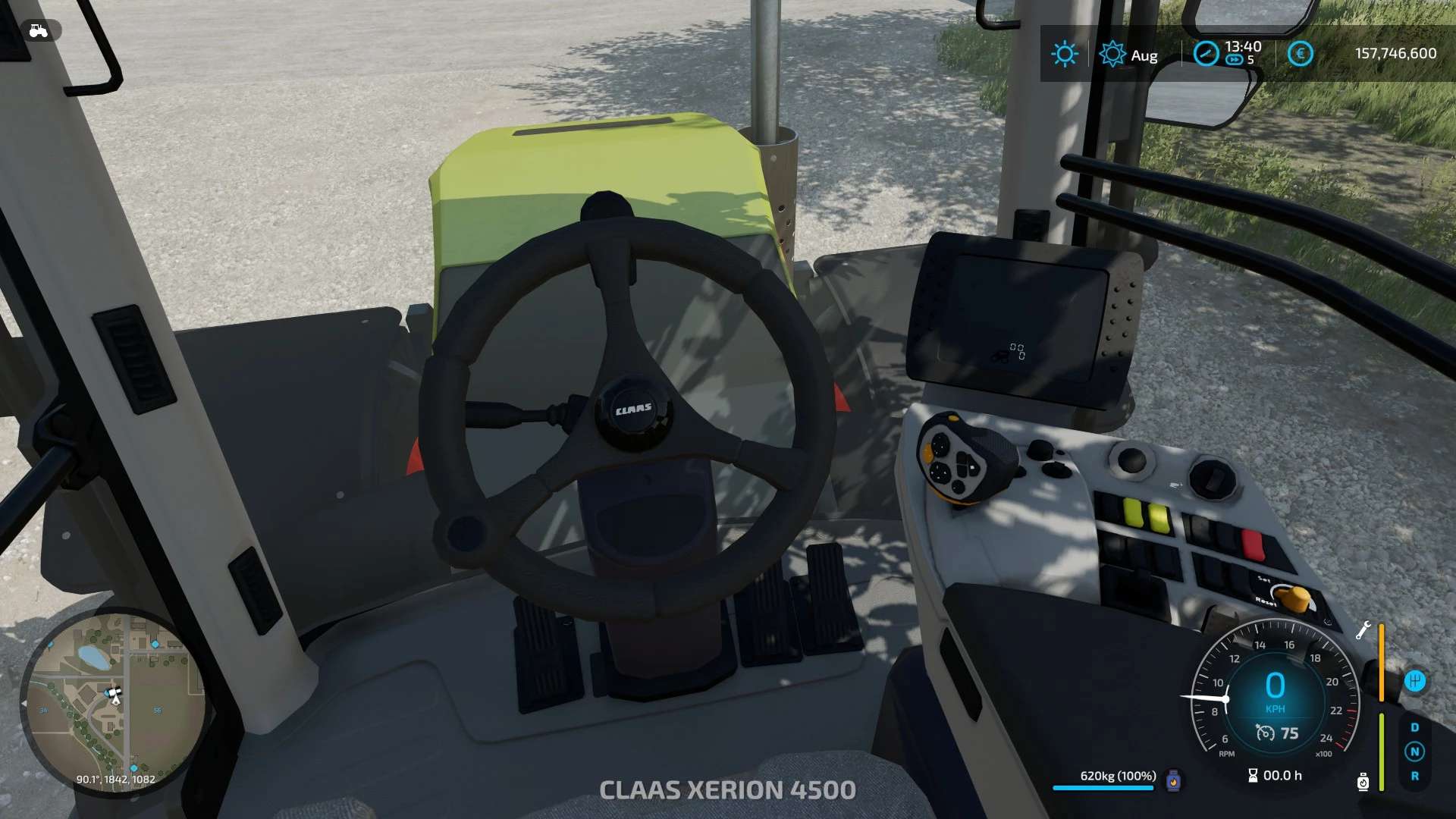Click the white fuel canister icon
1456x819 pixels.
click(1363, 781)
